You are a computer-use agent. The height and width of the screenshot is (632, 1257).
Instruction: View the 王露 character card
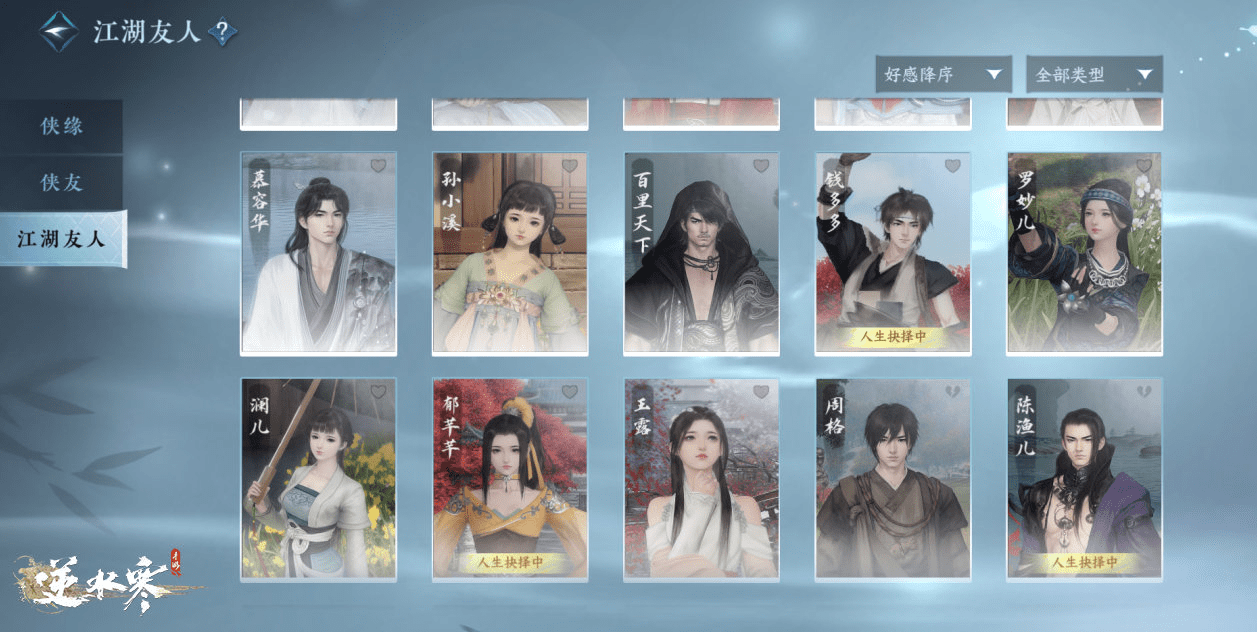click(x=702, y=479)
